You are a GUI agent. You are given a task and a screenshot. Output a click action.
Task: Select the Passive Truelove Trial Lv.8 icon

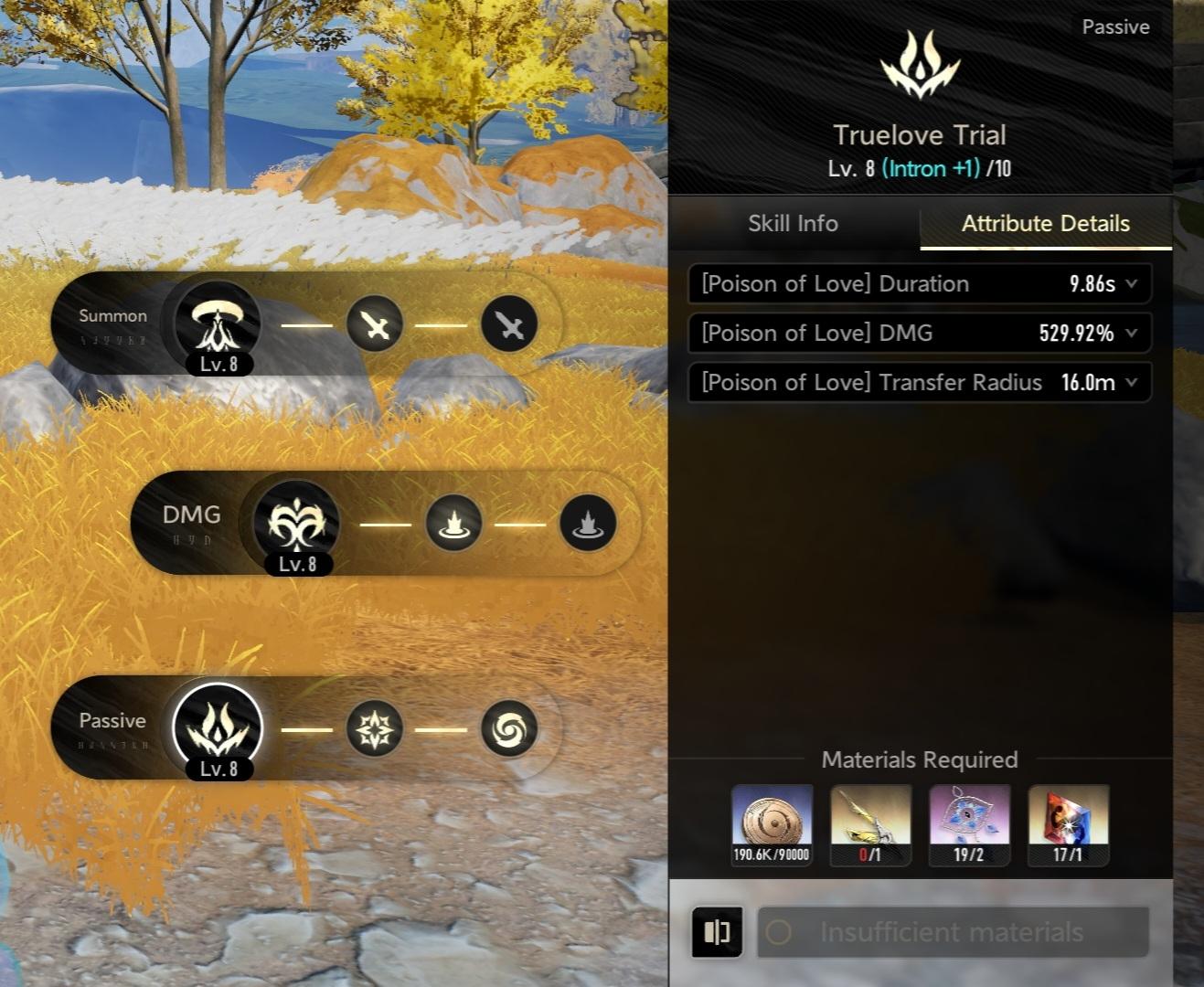point(218,728)
